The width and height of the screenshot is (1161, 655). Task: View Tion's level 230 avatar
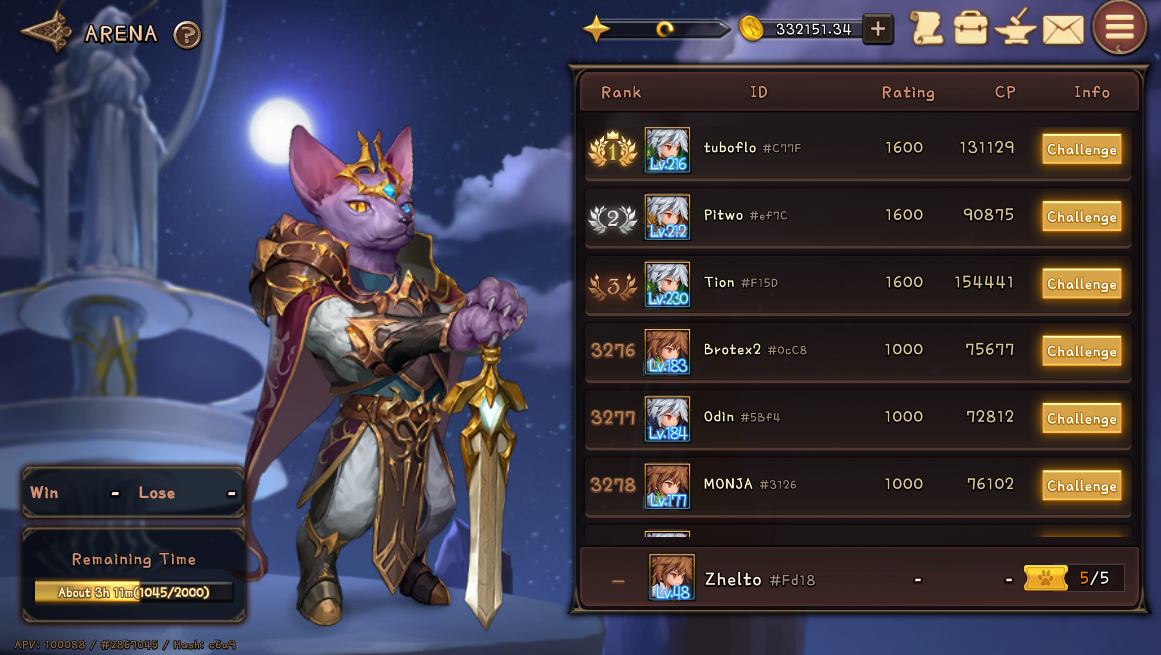(x=667, y=284)
